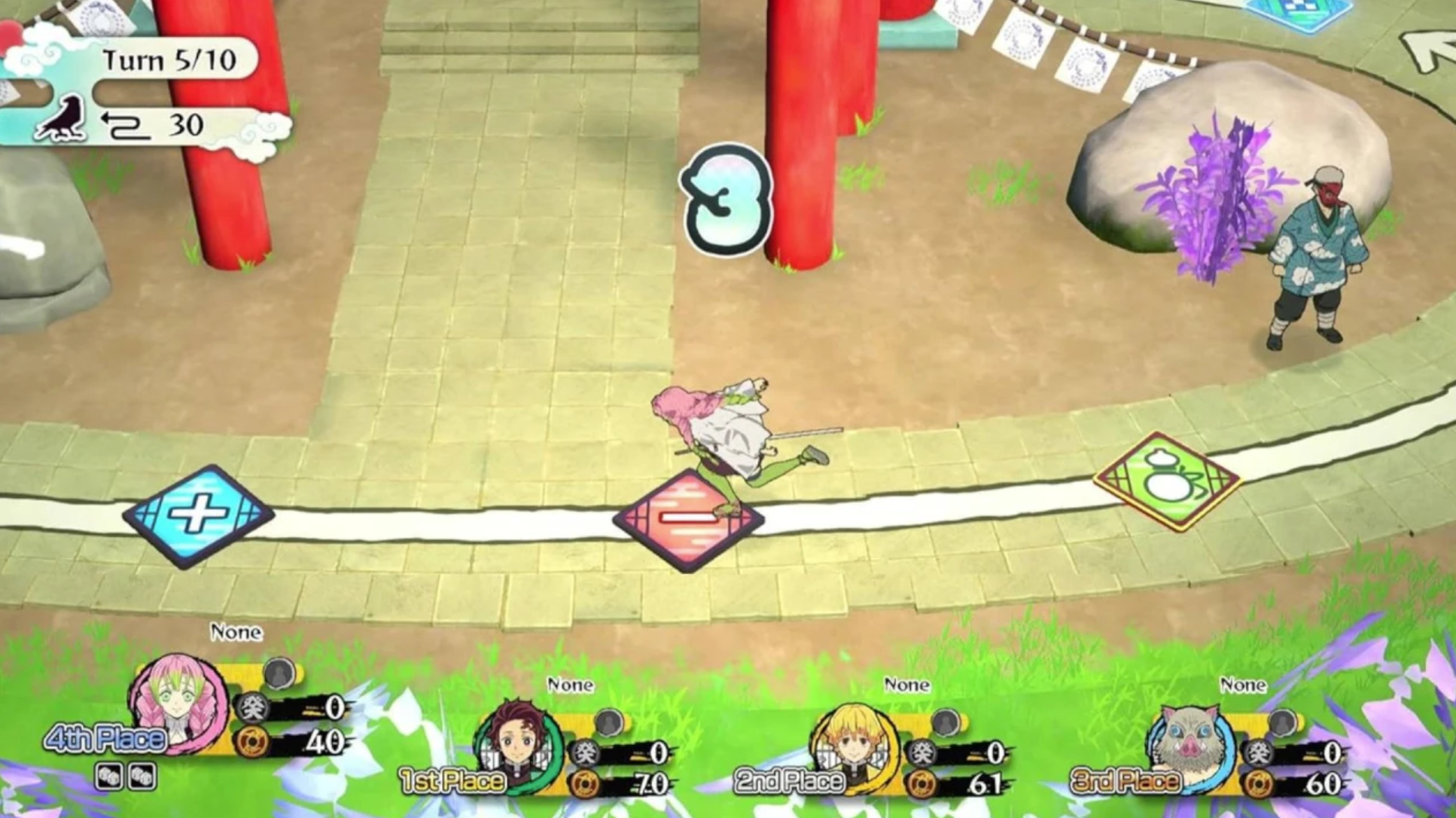Click the None item label above Tanjiro

point(572,685)
